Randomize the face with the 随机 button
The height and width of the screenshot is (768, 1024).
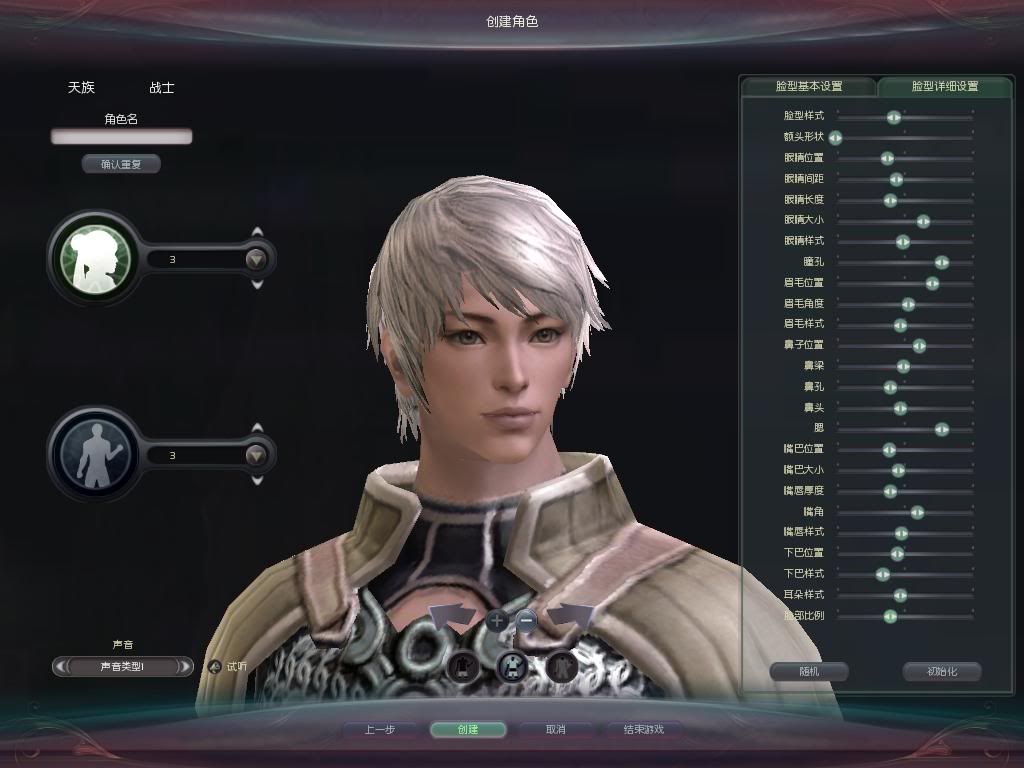point(809,671)
